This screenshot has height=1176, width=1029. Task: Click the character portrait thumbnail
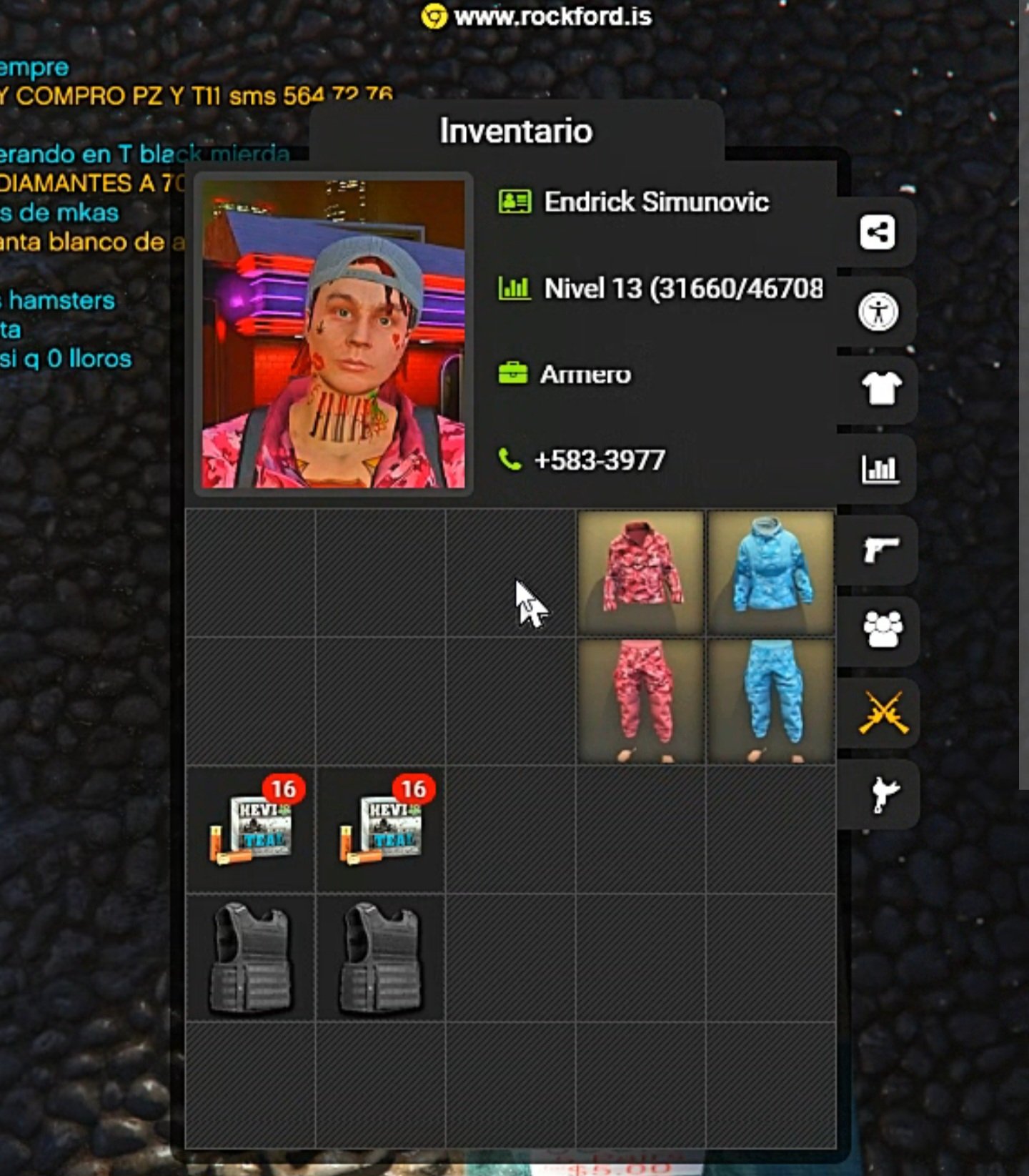pos(334,334)
